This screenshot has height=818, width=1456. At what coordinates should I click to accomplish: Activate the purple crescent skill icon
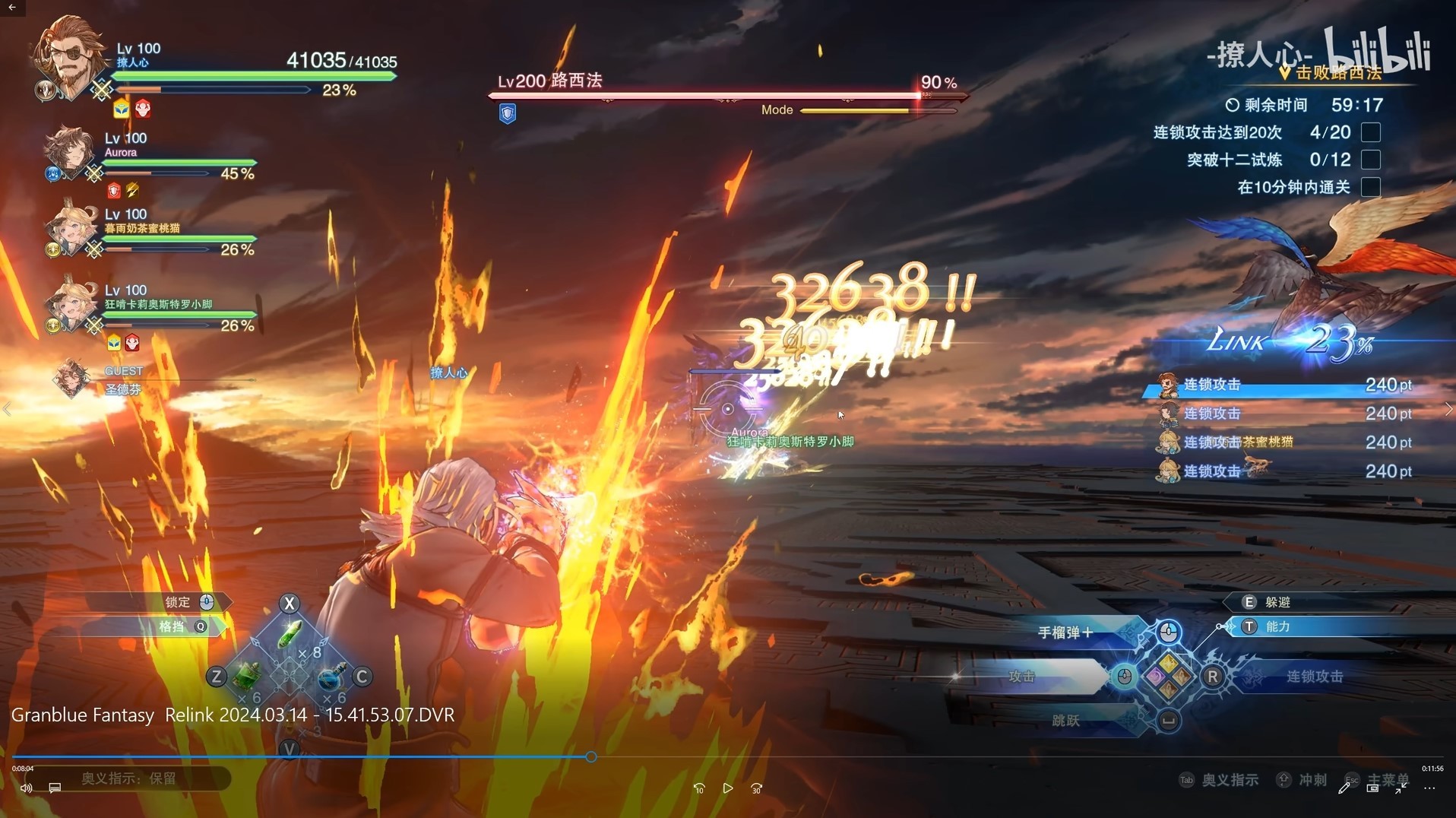[1156, 676]
